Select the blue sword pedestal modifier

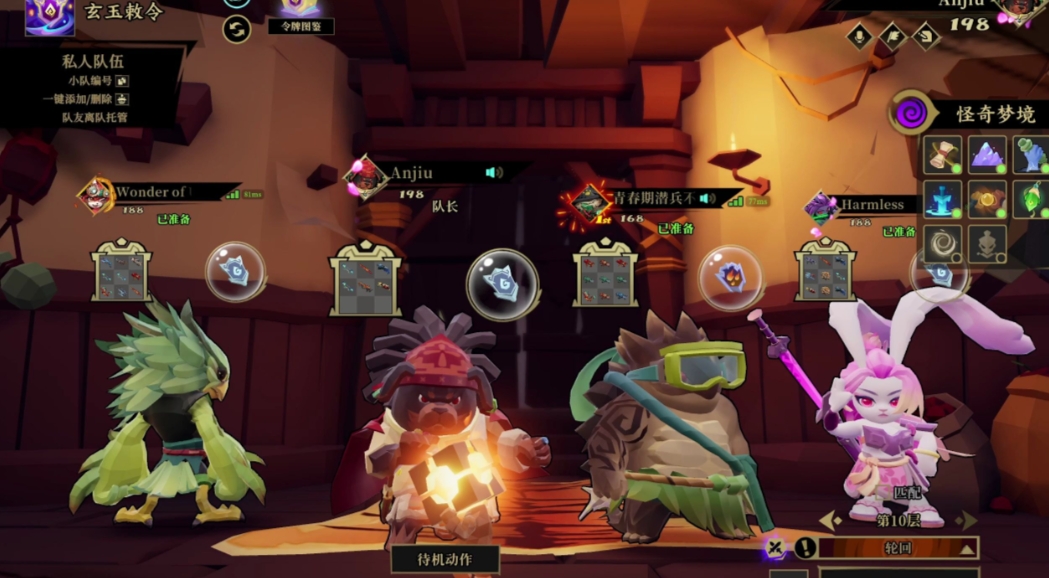[942, 199]
